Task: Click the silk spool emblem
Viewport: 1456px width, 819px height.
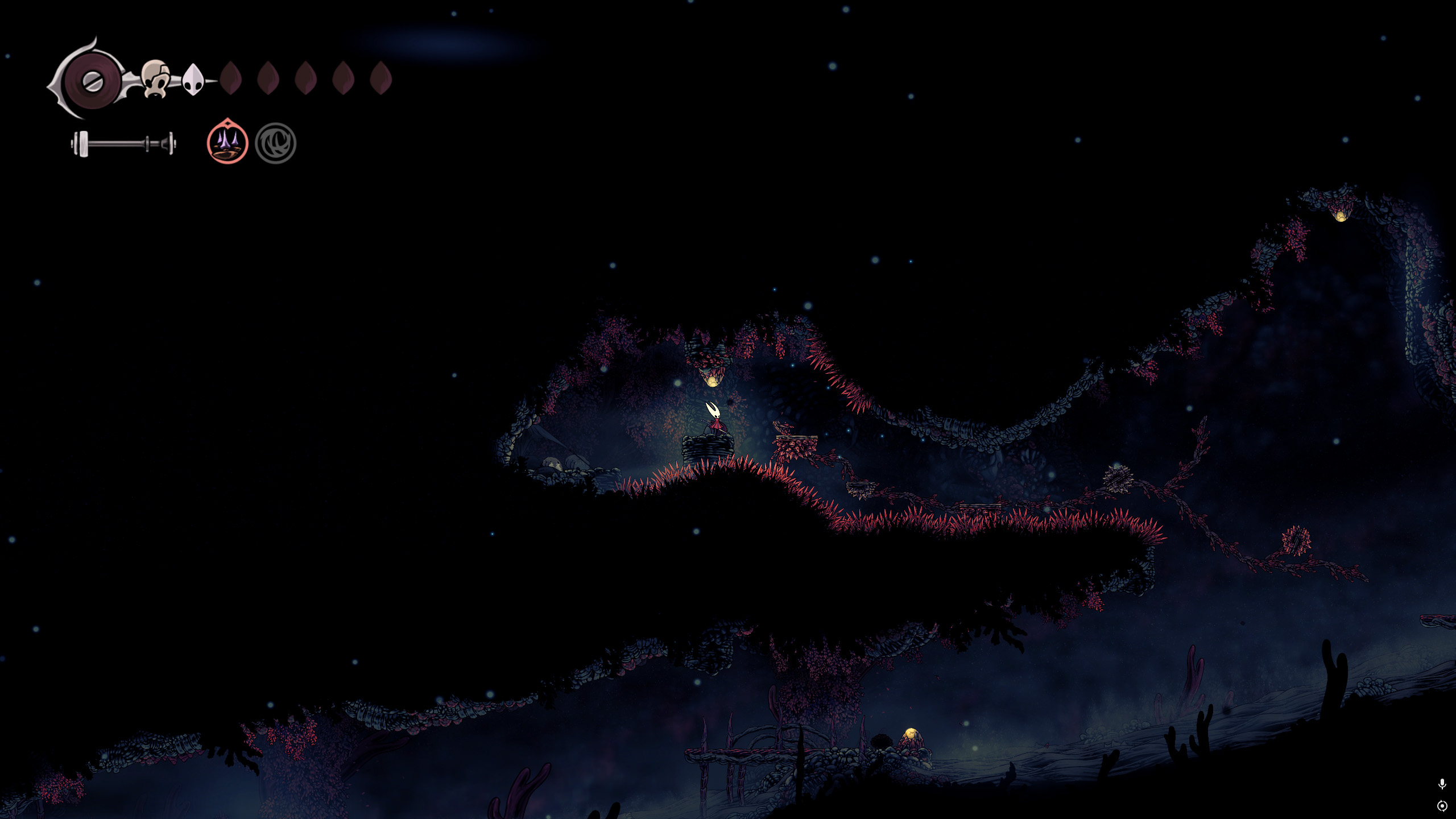Action: pyautogui.click(x=91, y=81)
